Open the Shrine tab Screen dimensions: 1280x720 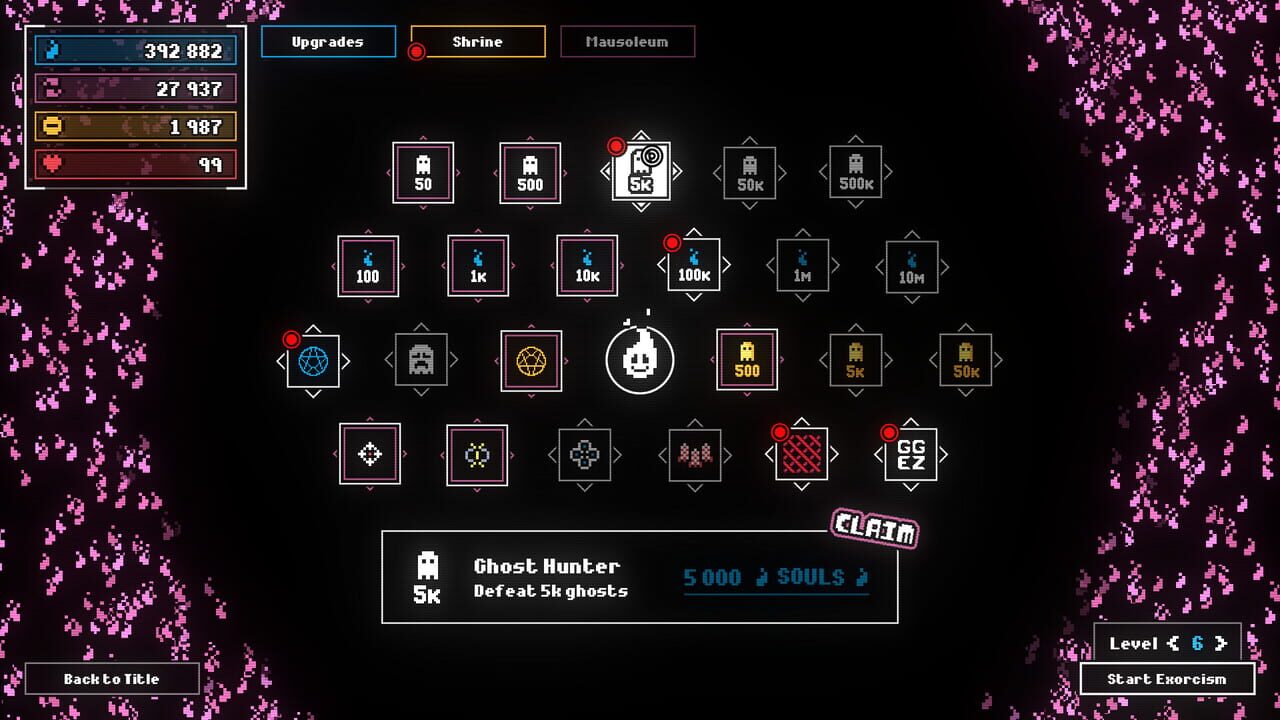pos(478,42)
